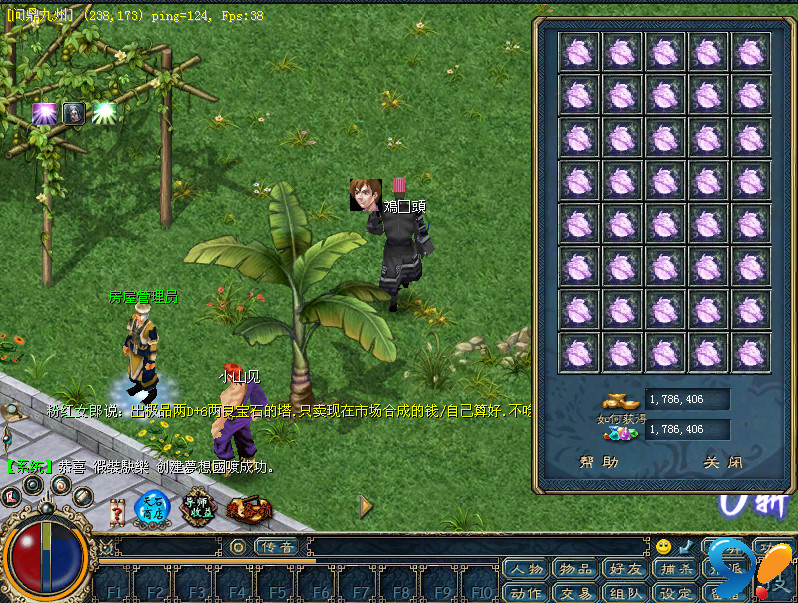This screenshot has width=798, height=603.
Task: Select the 捕杀 hunt button
Action: (x=675, y=569)
